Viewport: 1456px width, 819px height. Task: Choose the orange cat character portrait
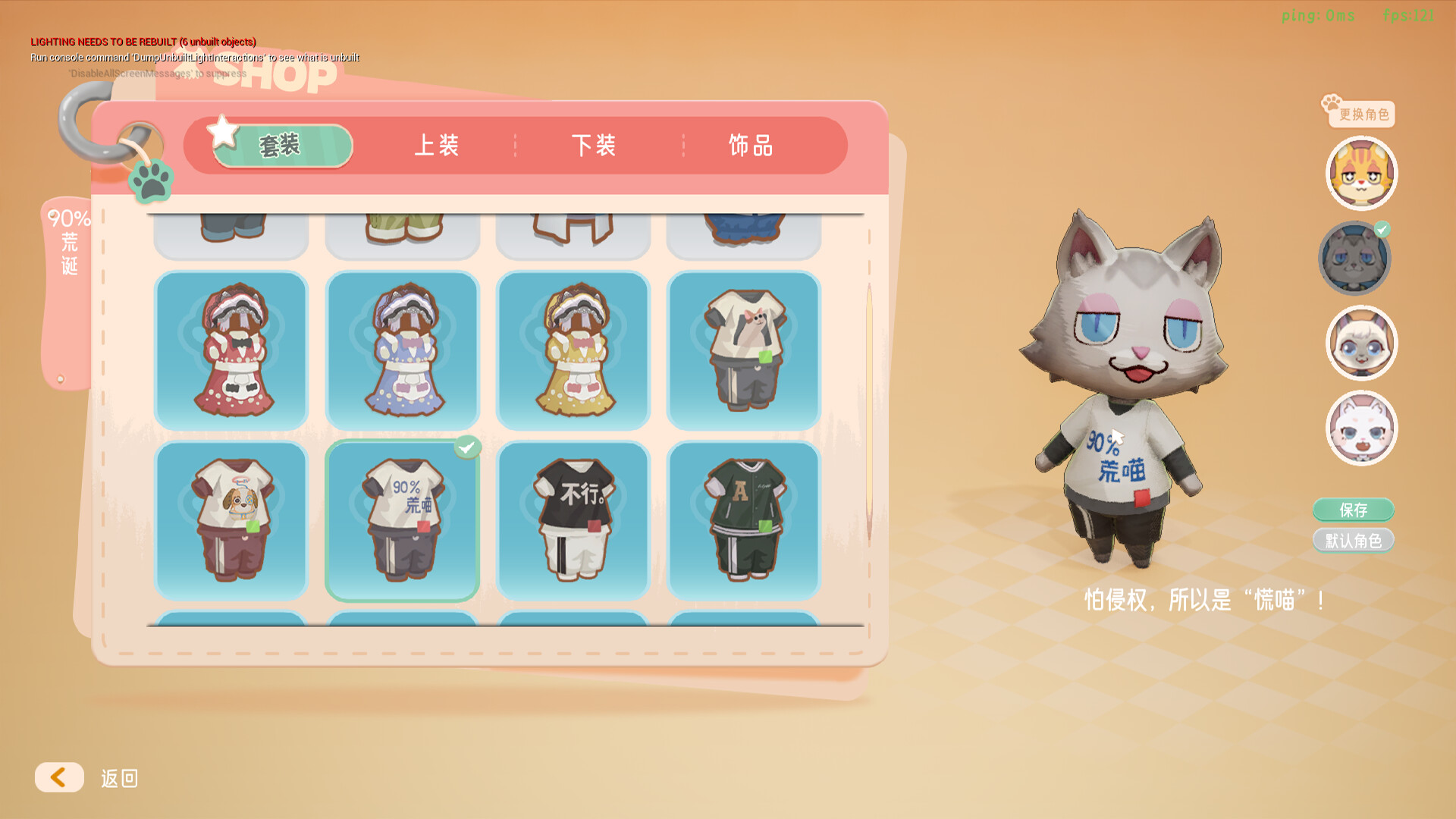[1361, 173]
